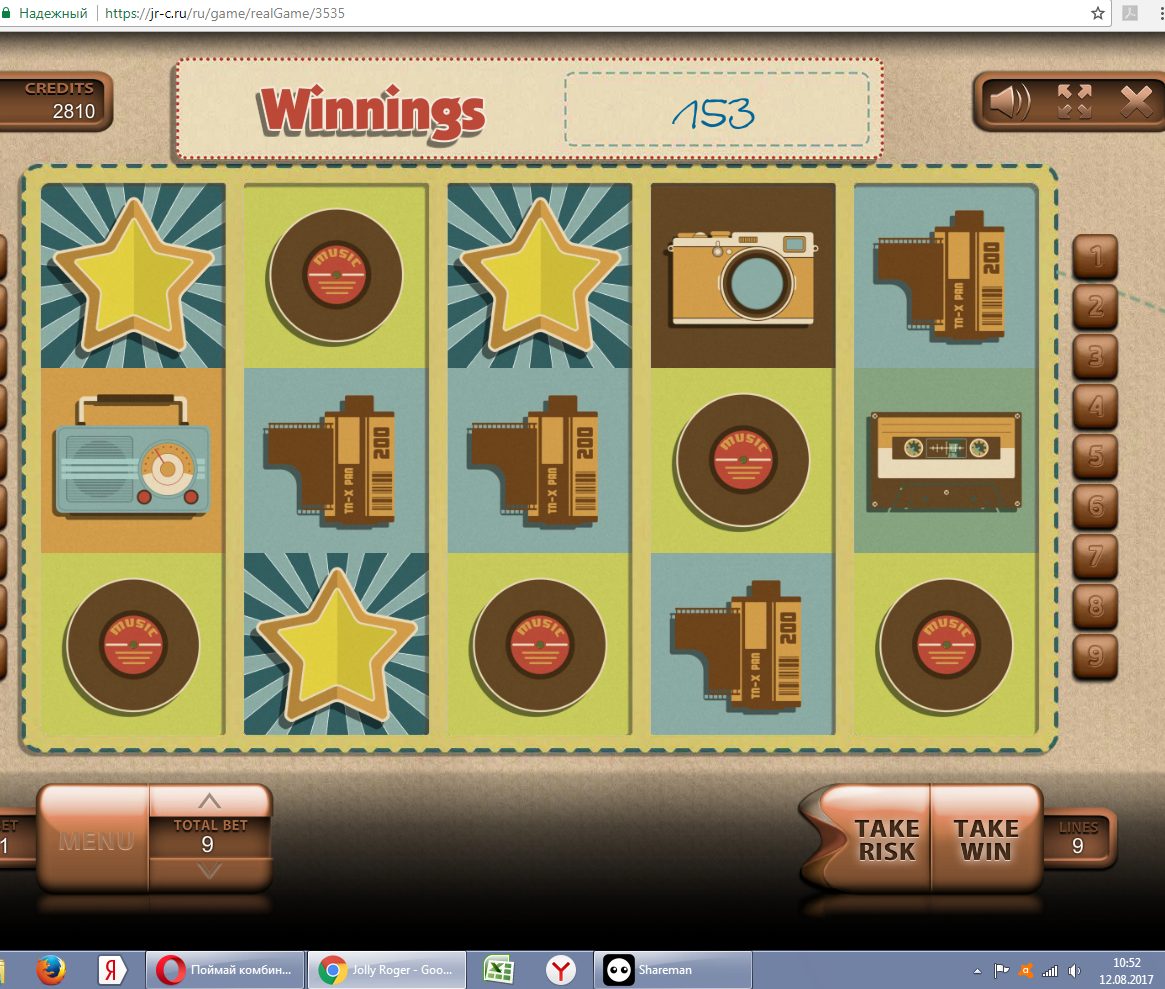Switch to fullscreen with expand arrows icon

click(x=1074, y=101)
